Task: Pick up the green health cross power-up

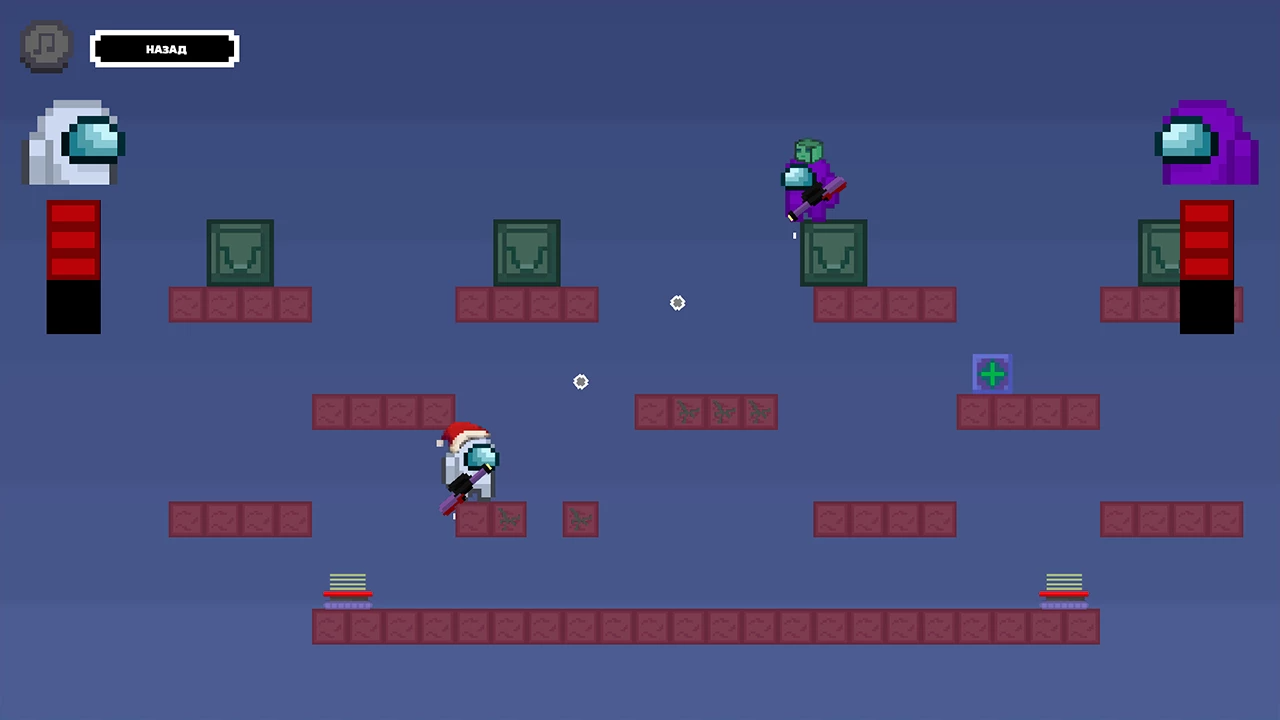Action: pyautogui.click(x=992, y=373)
